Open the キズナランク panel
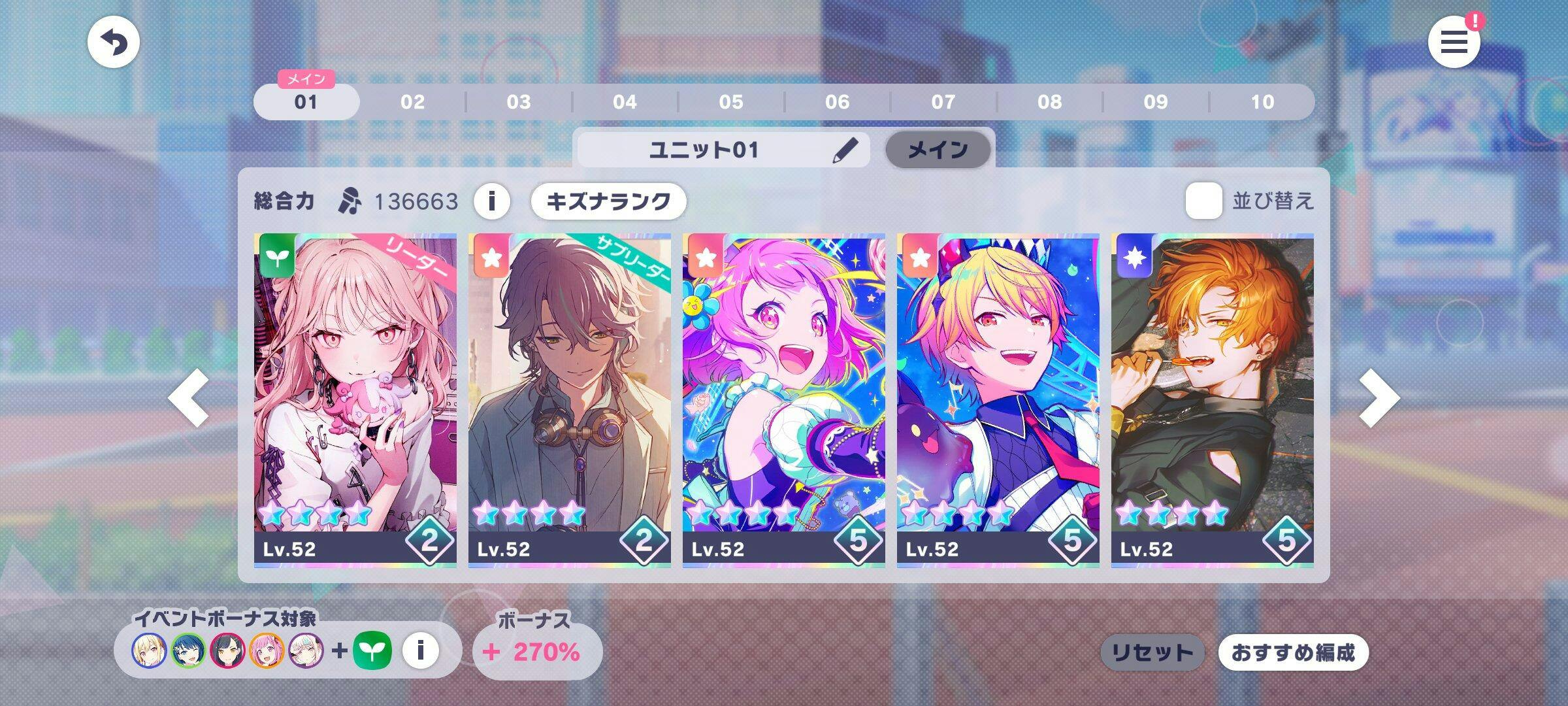The height and width of the screenshot is (706, 1568). 608,201
